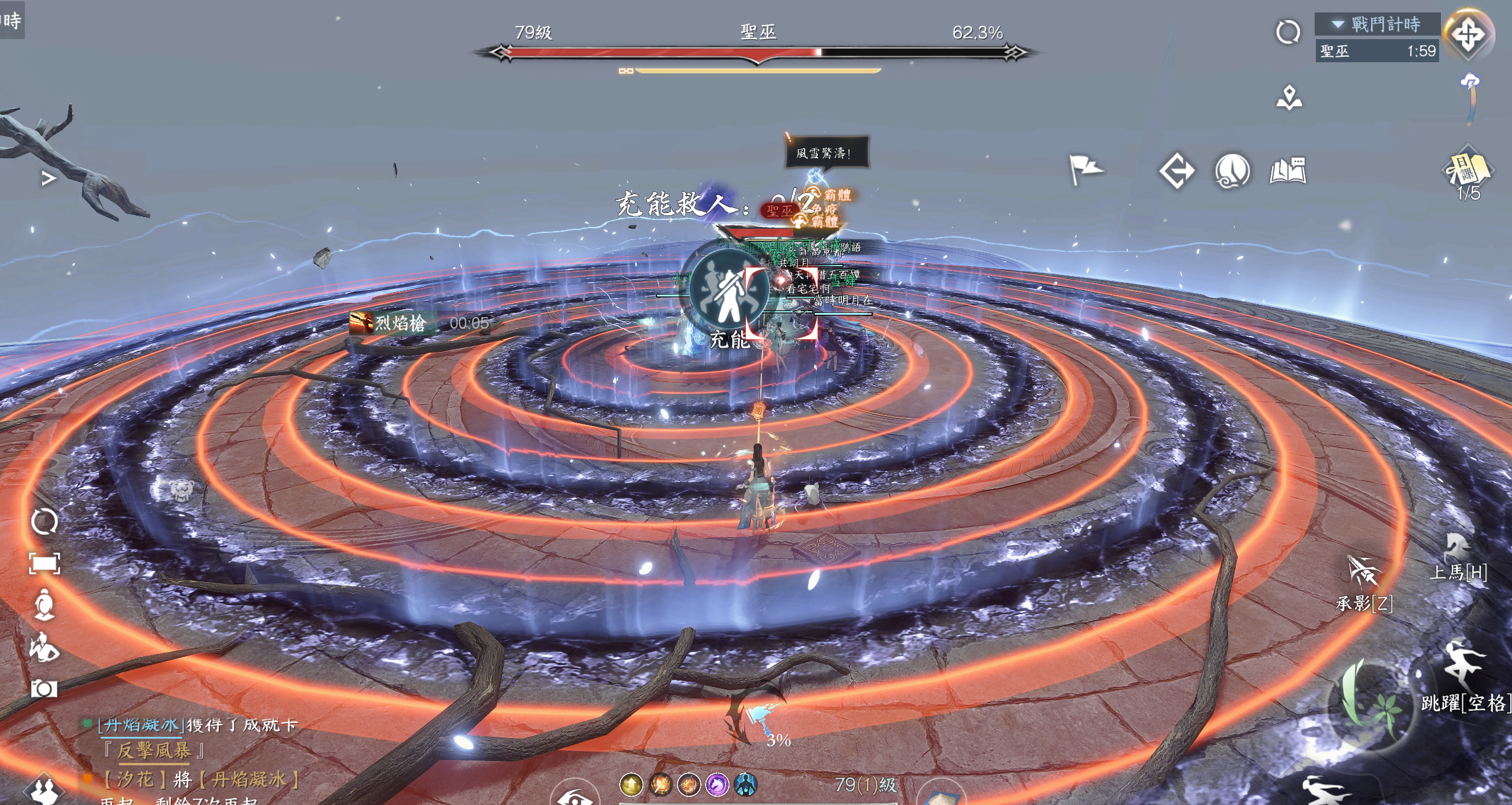Toggle the fullscreen frame icon
The image size is (1512, 805).
(44, 563)
